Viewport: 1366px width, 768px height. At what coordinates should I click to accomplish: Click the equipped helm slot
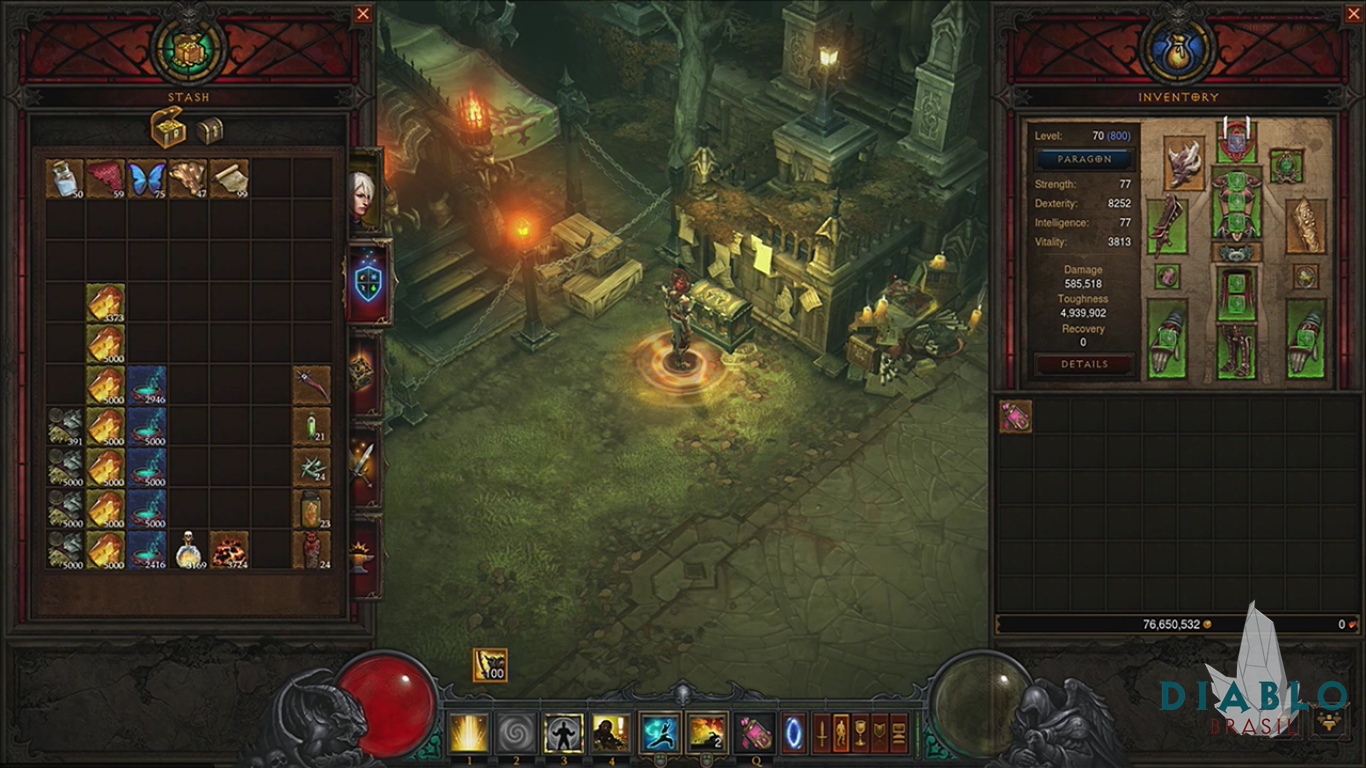tap(1237, 142)
